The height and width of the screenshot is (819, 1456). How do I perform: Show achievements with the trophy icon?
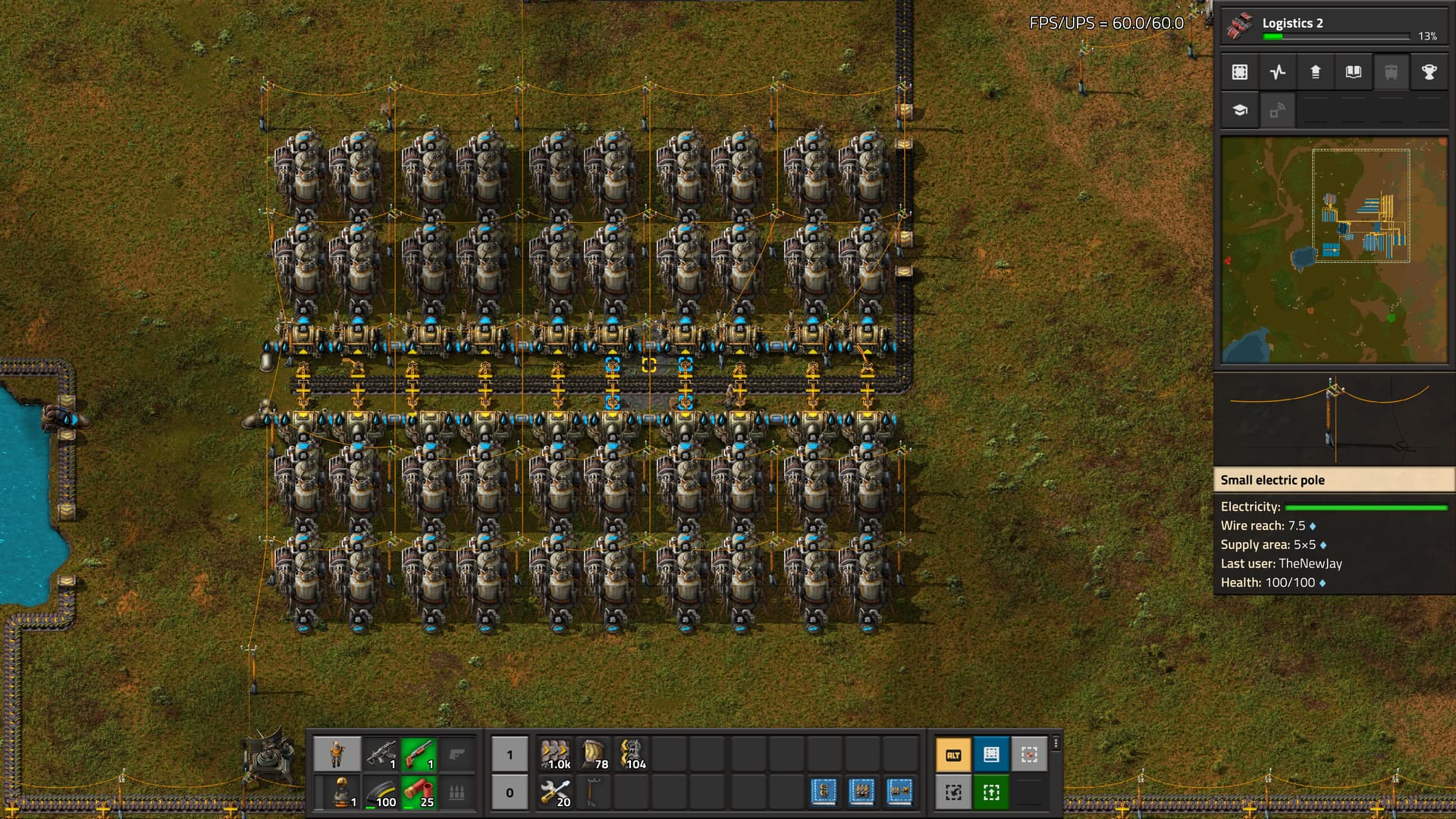(1429, 72)
